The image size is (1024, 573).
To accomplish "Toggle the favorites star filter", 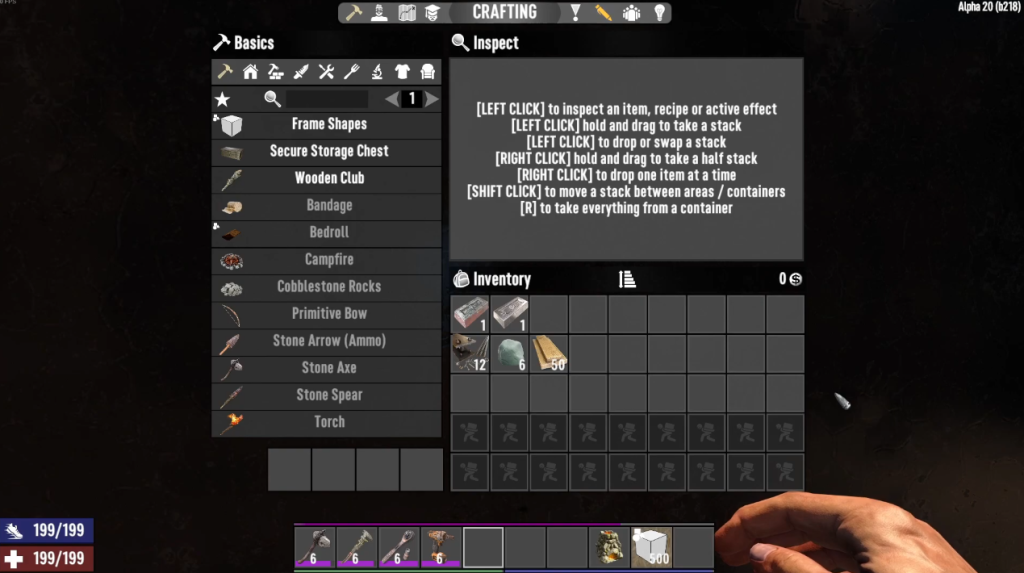I will [x=222, y=99].
